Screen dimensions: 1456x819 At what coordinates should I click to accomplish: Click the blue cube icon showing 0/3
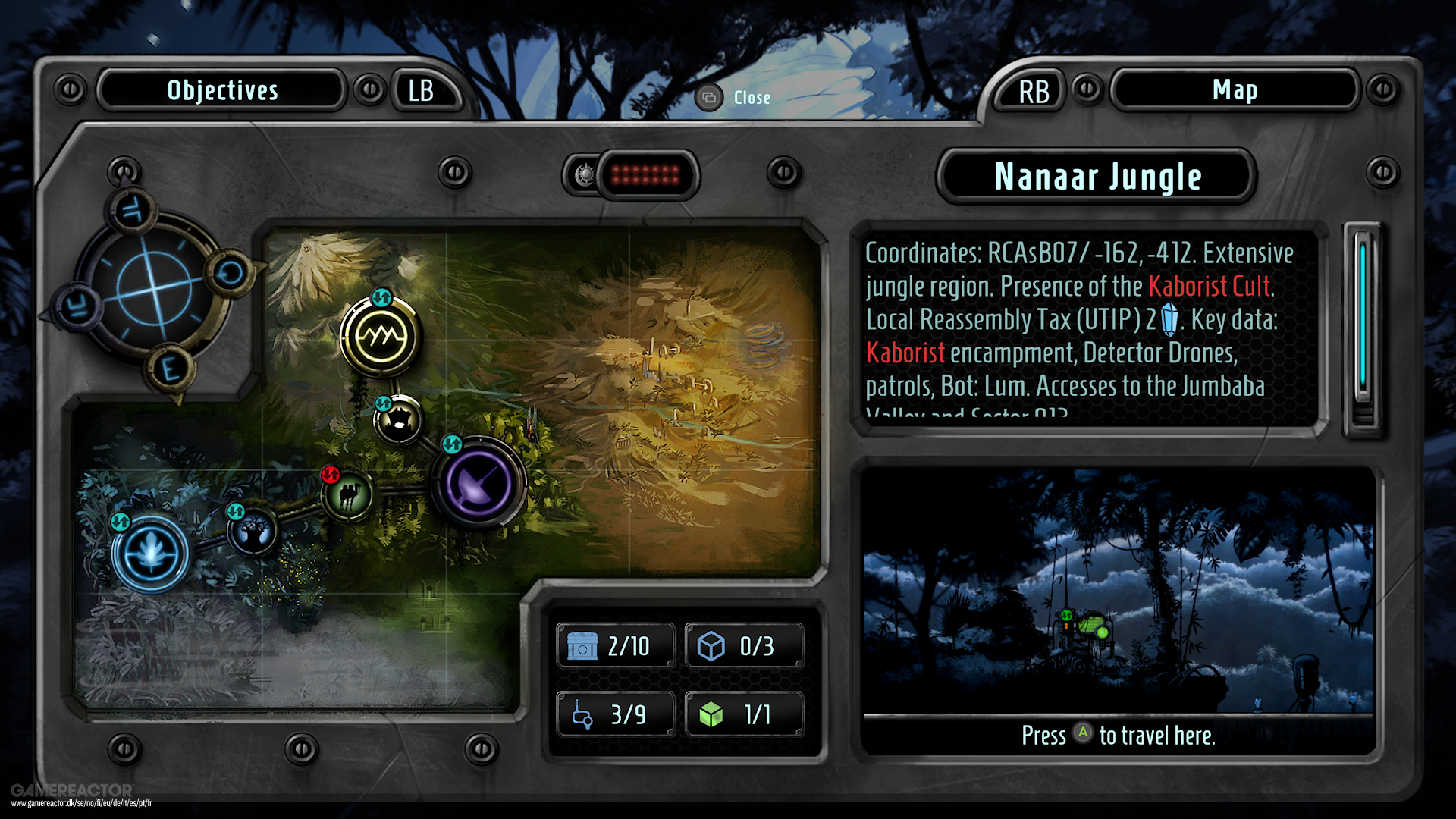[745, 646]
